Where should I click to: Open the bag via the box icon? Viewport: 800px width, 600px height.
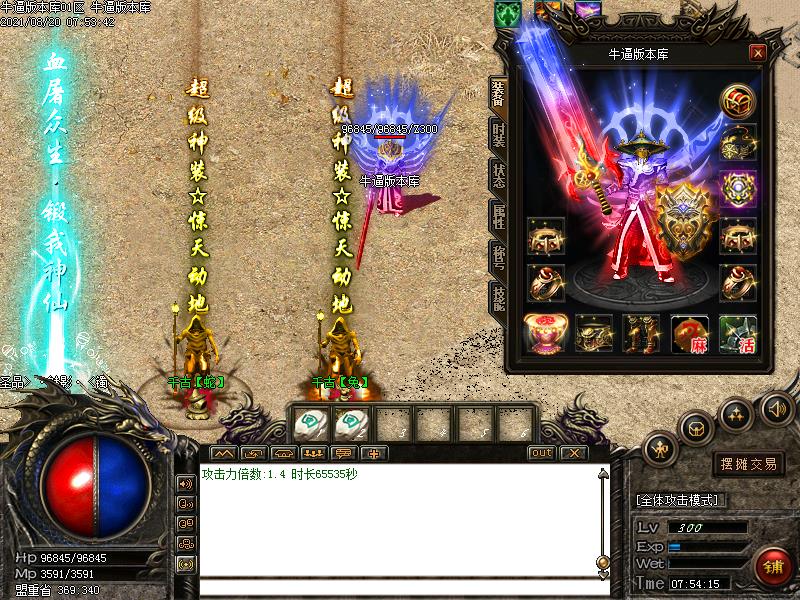click(696, 427)
